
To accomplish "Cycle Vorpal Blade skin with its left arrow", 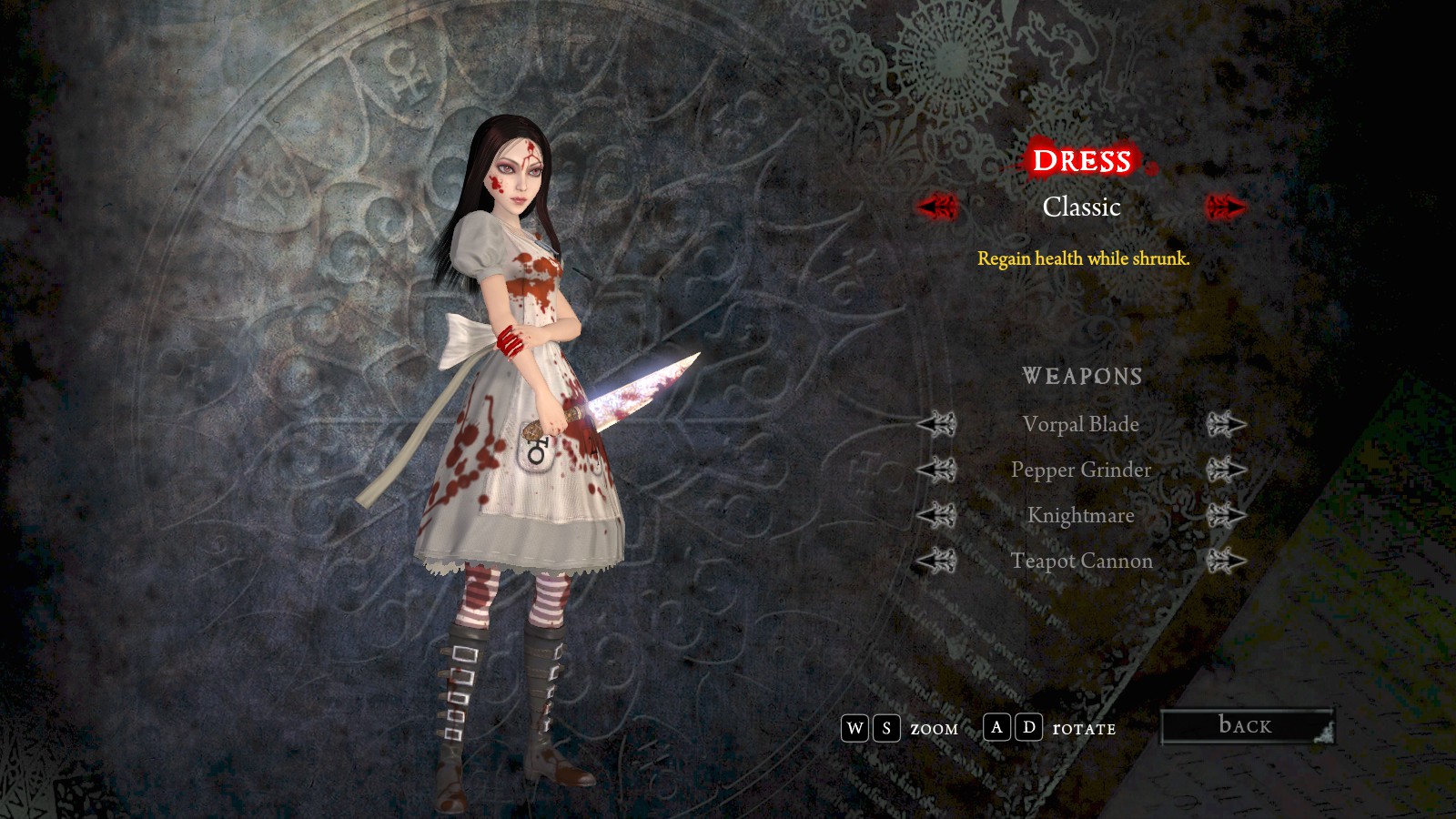I will click(936, 424).
